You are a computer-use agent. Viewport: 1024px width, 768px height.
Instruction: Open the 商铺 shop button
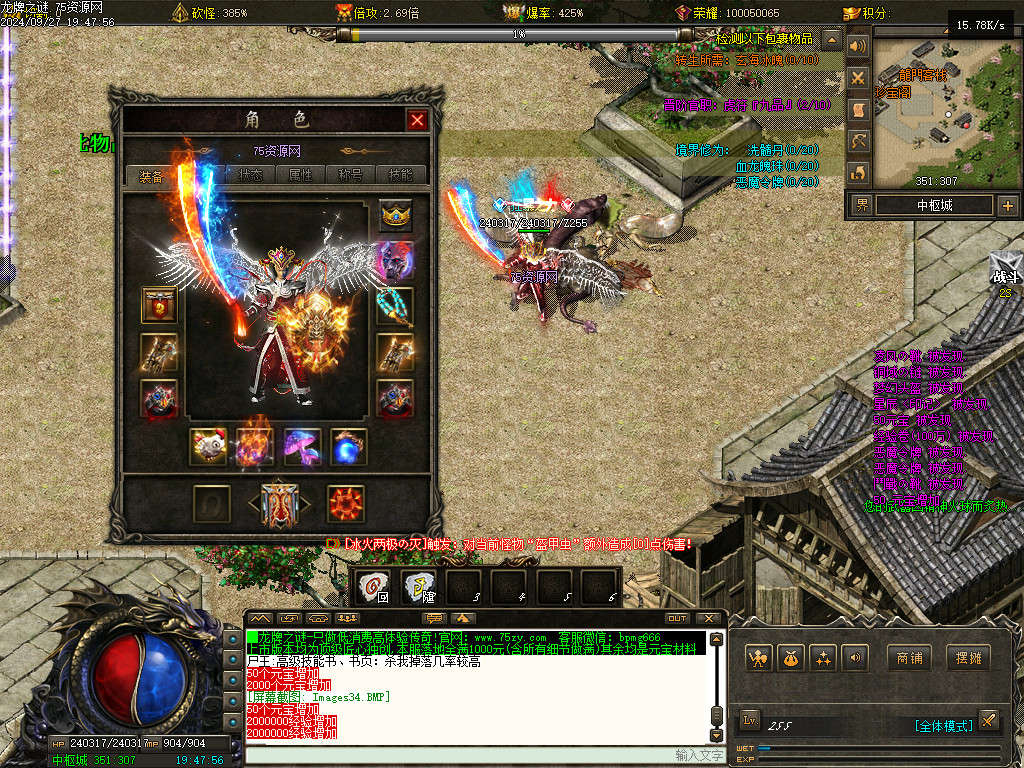pyautogui.click(x=909, y=658)
